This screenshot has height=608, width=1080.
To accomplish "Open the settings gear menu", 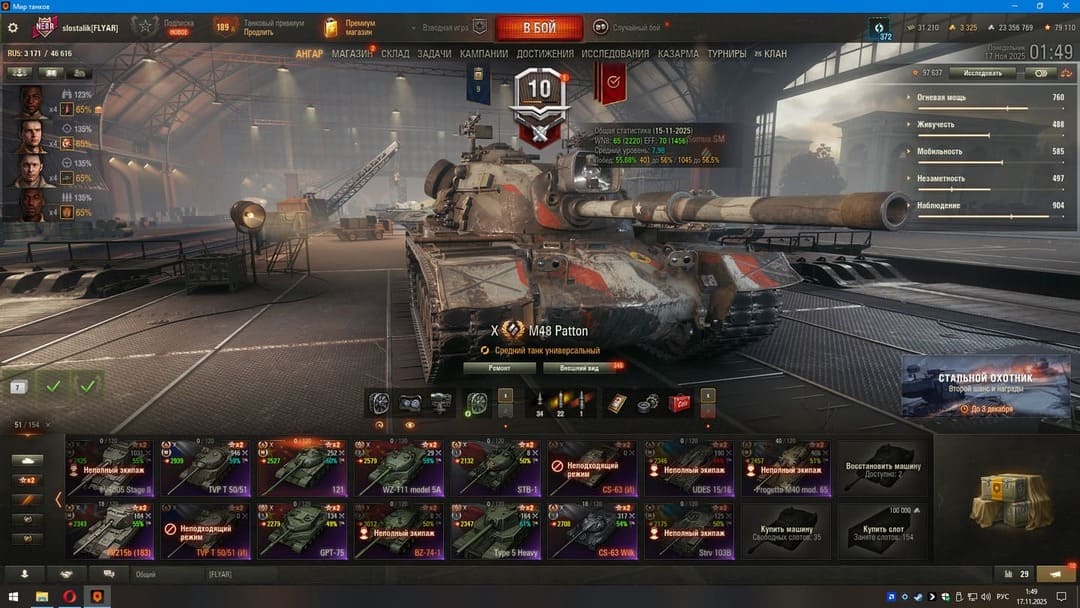I will (13, 28).
